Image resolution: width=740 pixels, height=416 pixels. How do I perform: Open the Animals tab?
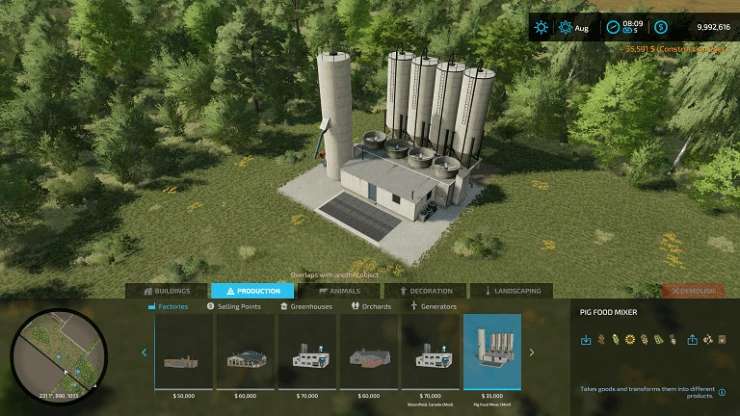point(338,291)
